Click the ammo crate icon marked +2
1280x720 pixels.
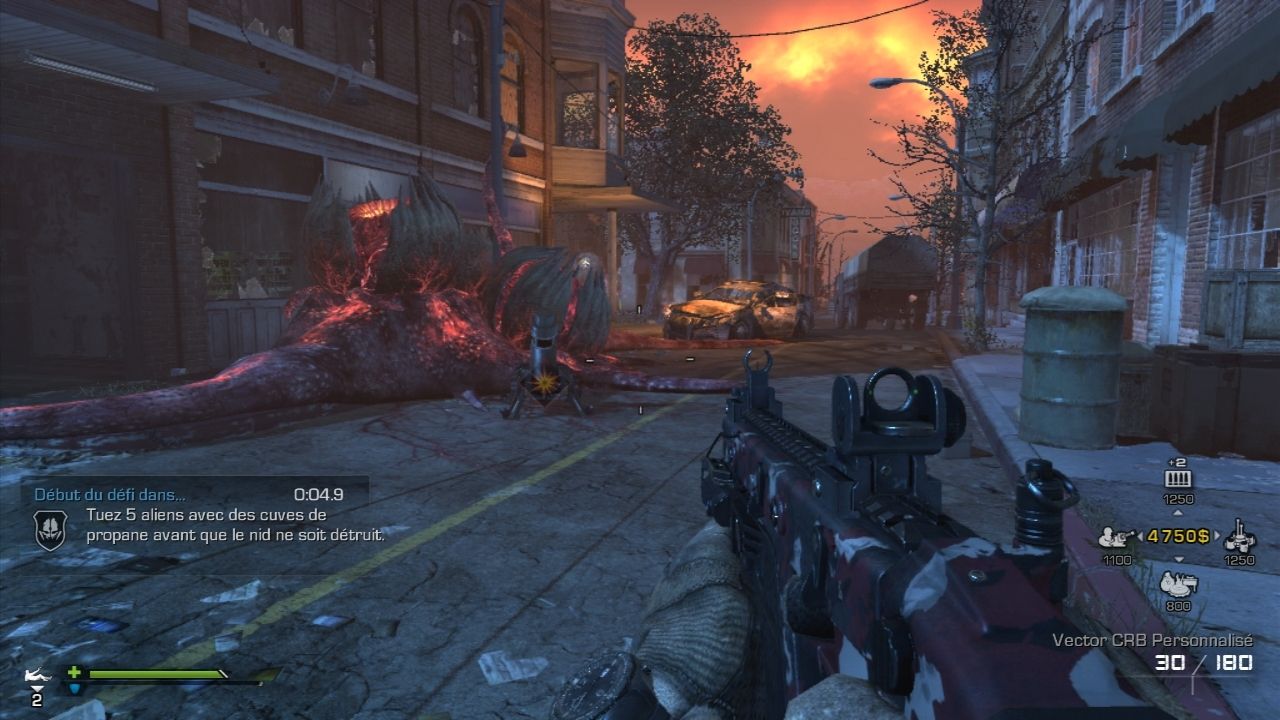(x=1178, y=477)
